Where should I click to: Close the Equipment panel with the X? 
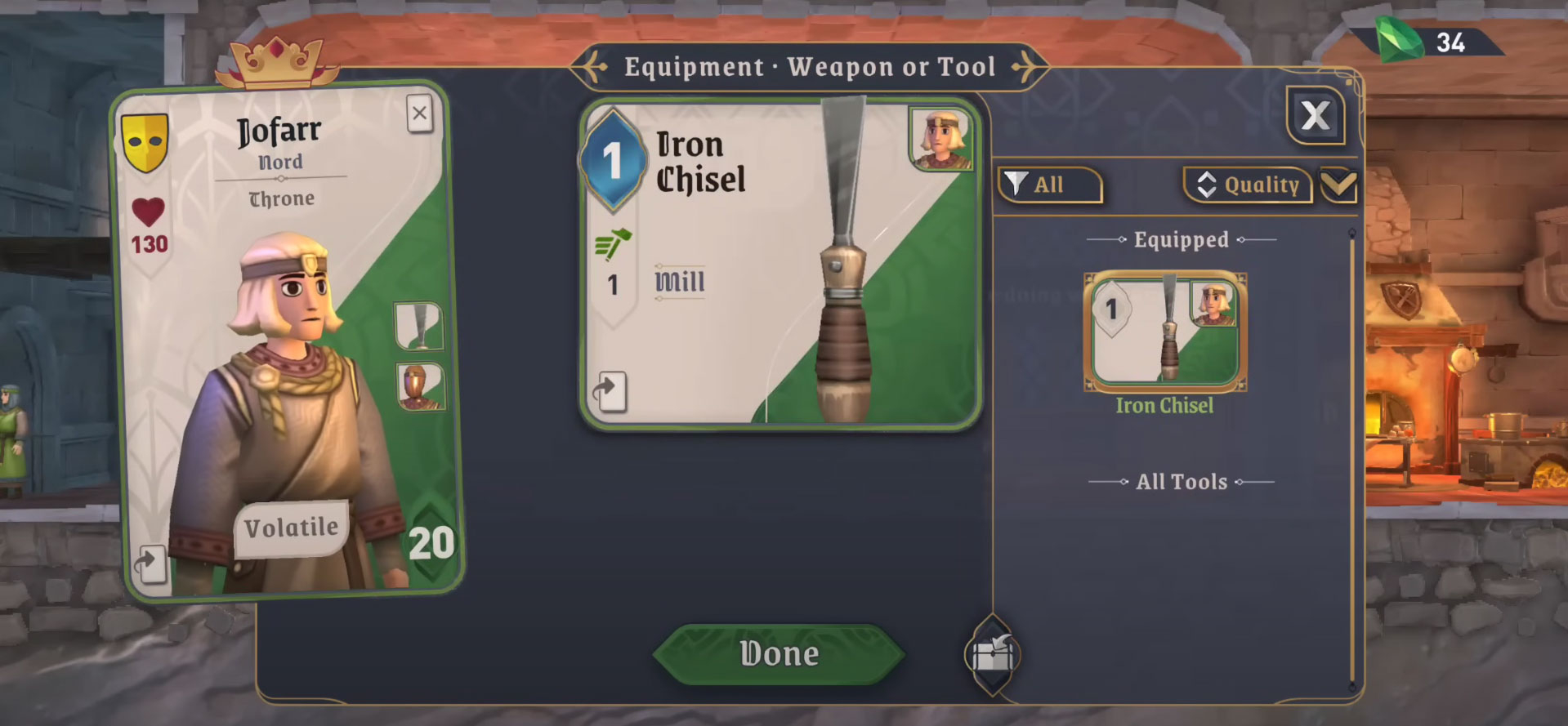coord(1315,116)
